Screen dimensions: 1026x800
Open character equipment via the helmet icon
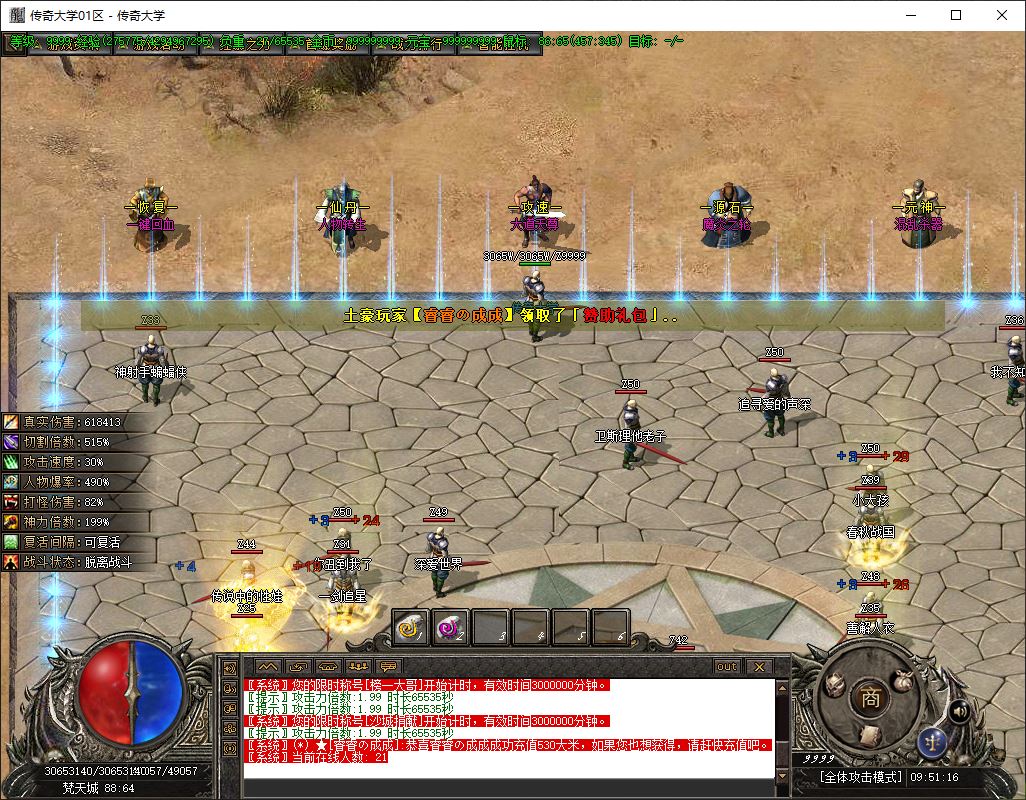(x=834, y=682)
